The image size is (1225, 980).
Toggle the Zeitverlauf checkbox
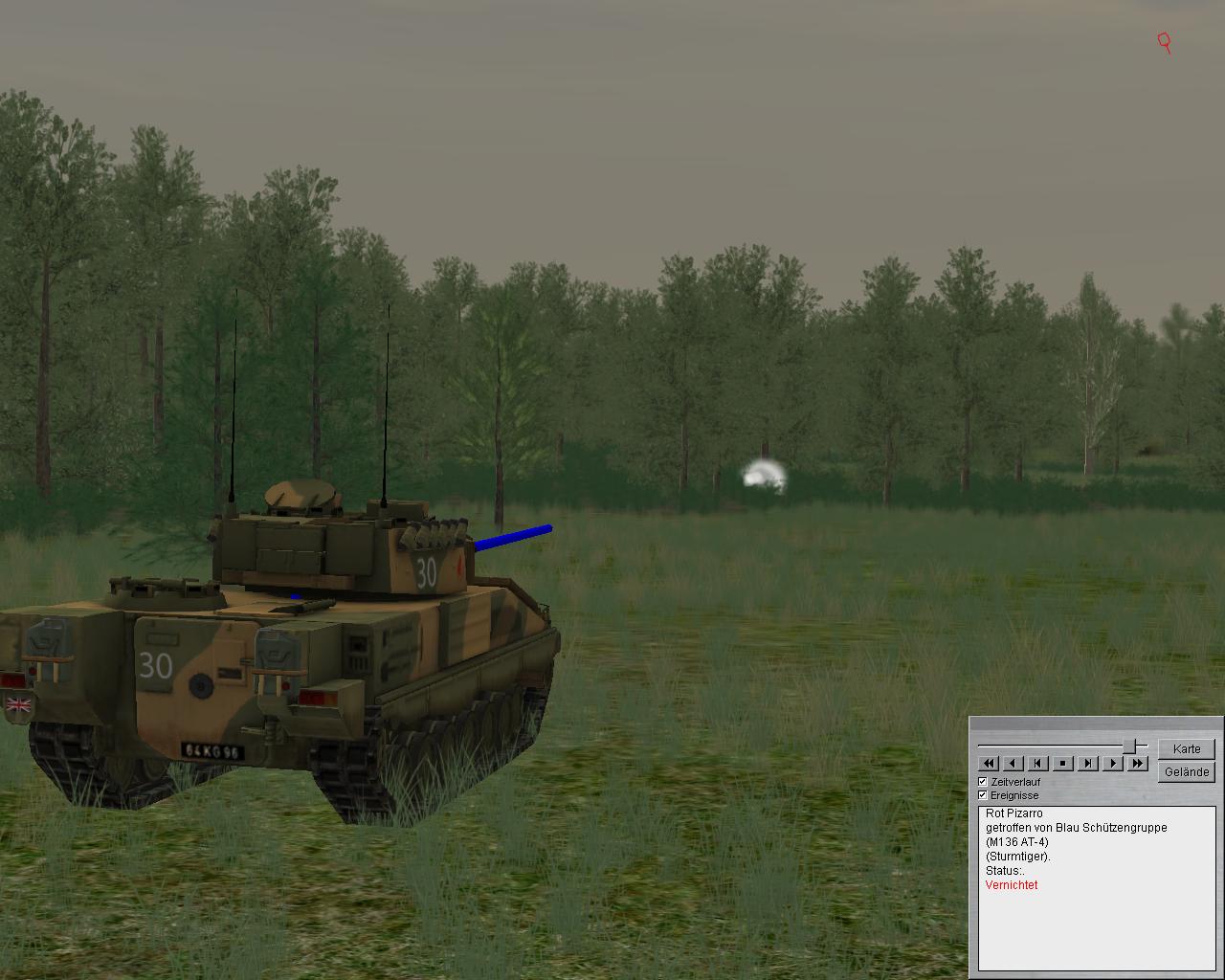(983, 782)
